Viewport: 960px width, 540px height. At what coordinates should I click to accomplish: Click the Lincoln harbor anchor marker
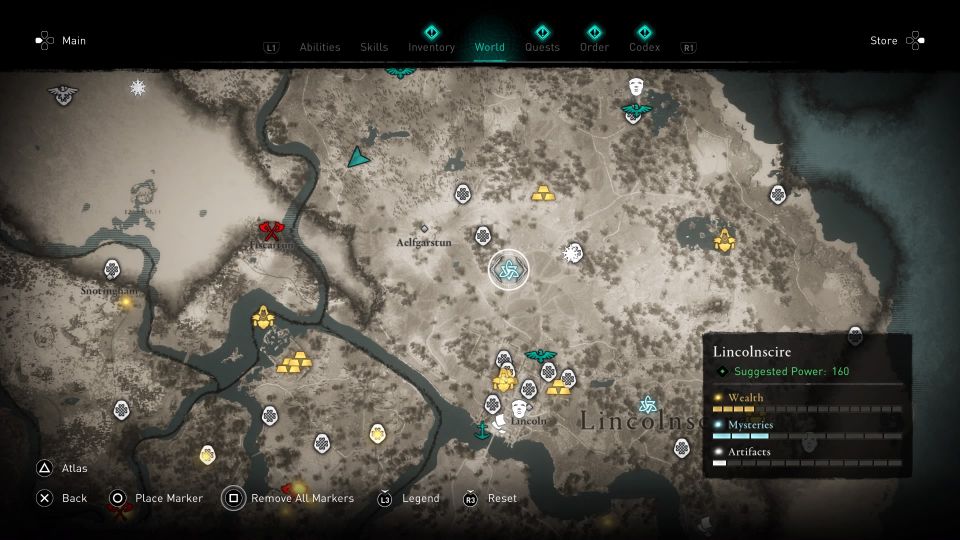[482, 431]
